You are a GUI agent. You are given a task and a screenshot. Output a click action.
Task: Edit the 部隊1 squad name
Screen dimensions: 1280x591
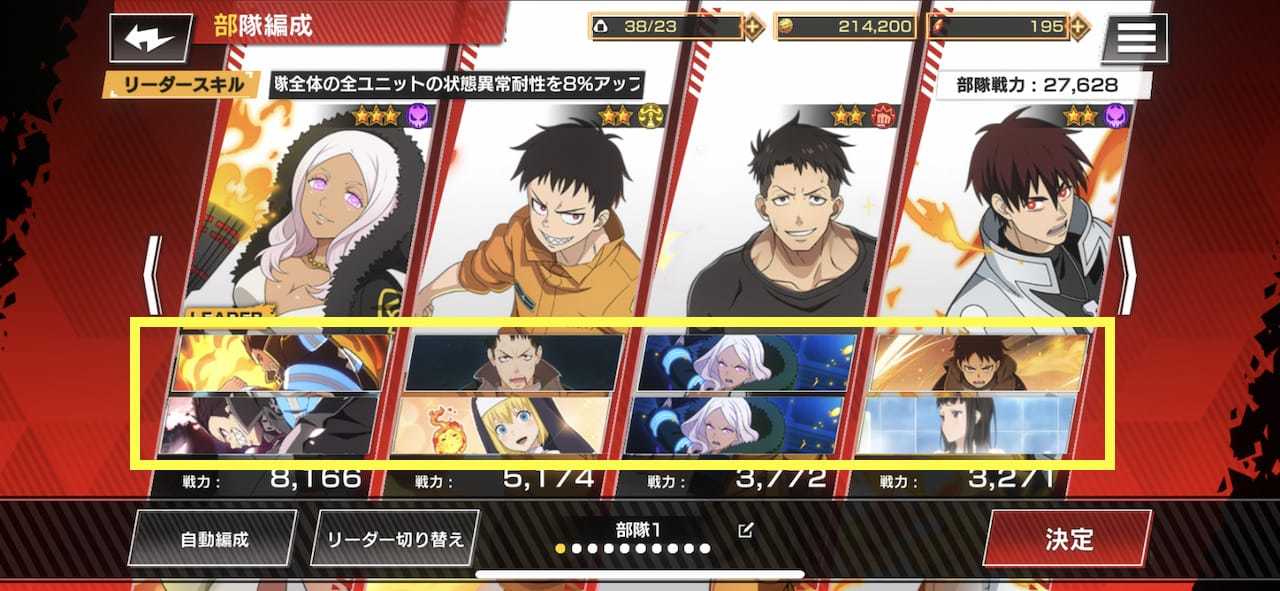coord(745,530)
